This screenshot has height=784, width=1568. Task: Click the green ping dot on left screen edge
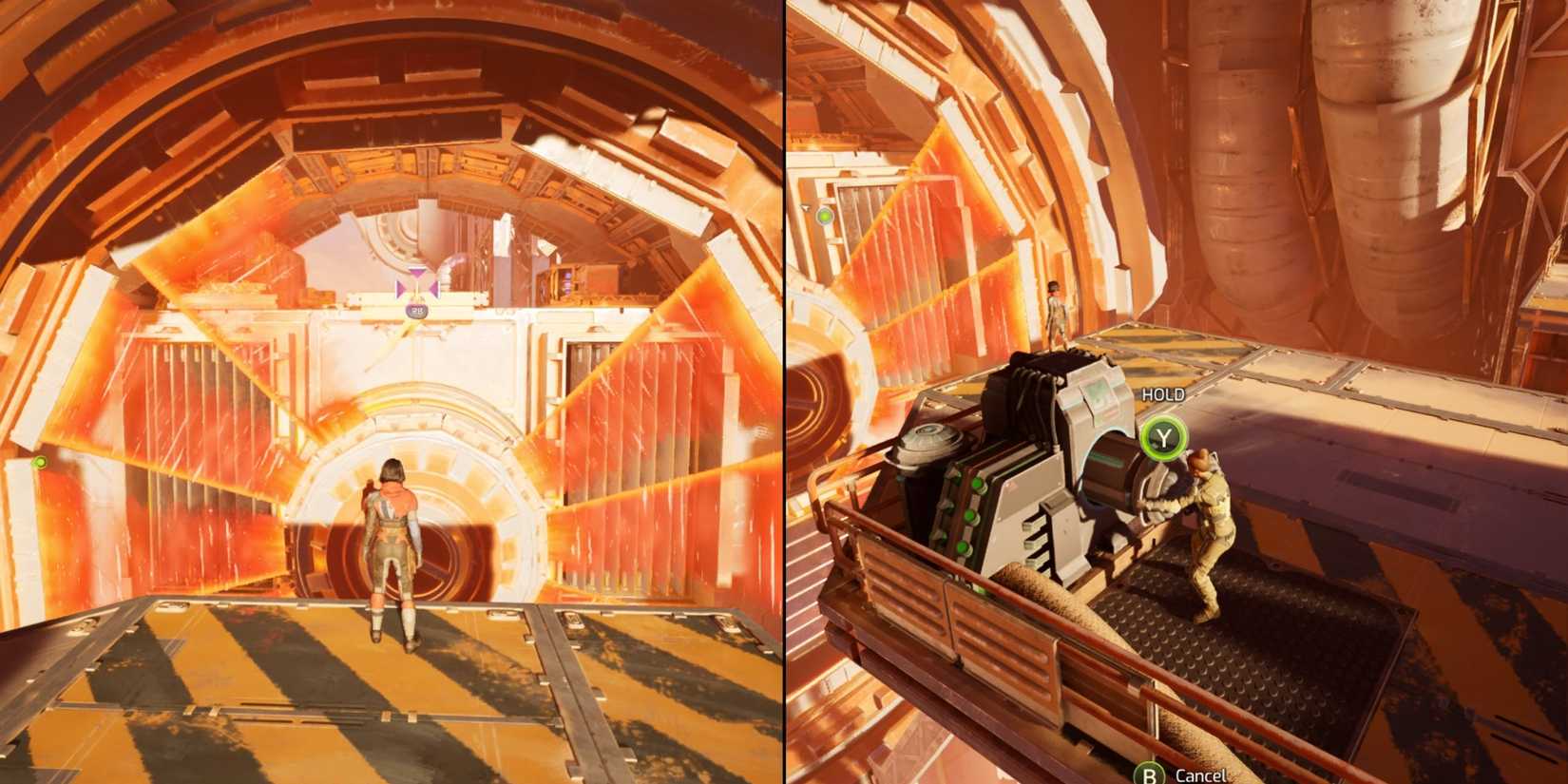[x=40, y=462]
